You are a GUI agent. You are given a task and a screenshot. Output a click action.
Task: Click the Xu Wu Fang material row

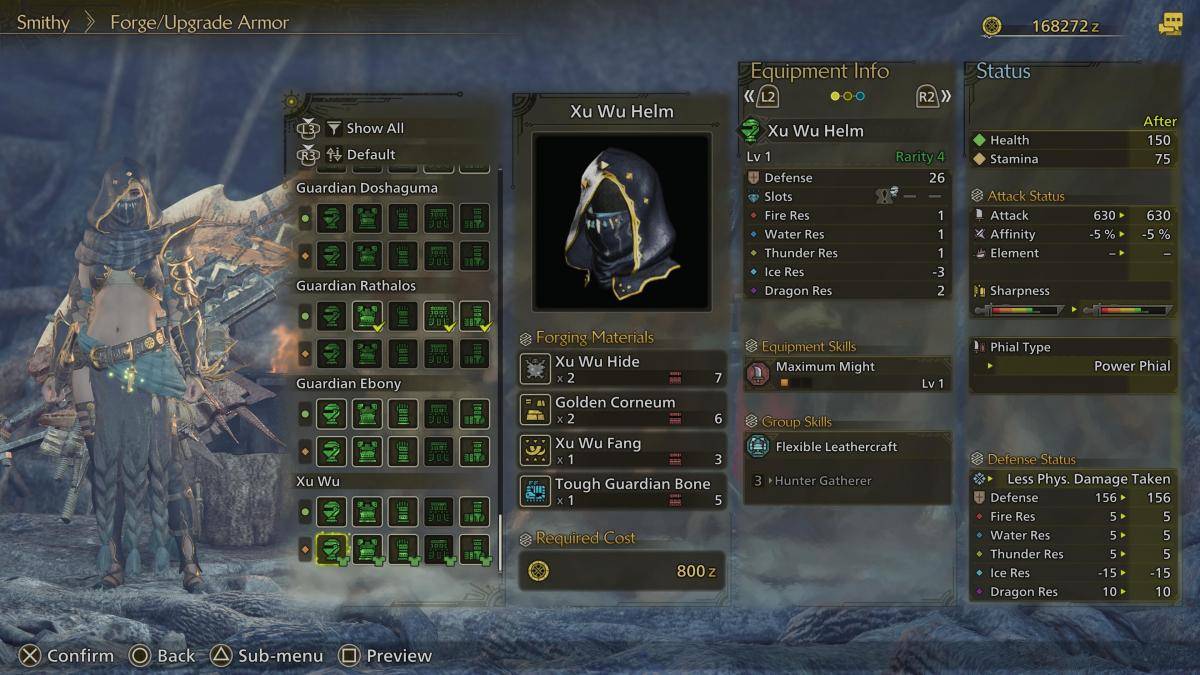pyautogui.click(x=622, y=451)
